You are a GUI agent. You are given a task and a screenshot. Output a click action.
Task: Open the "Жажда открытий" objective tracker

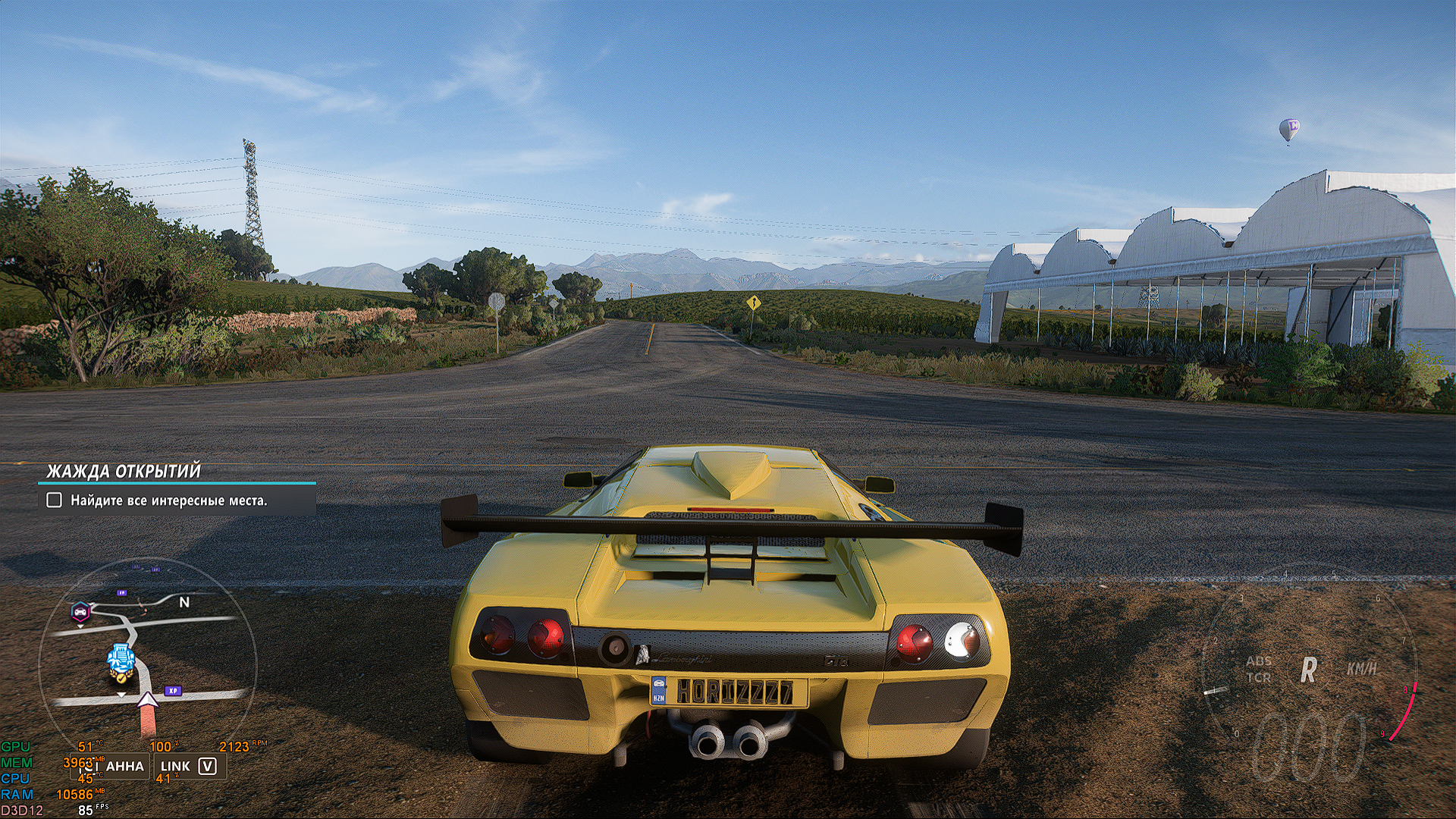[x=124, y=472]
